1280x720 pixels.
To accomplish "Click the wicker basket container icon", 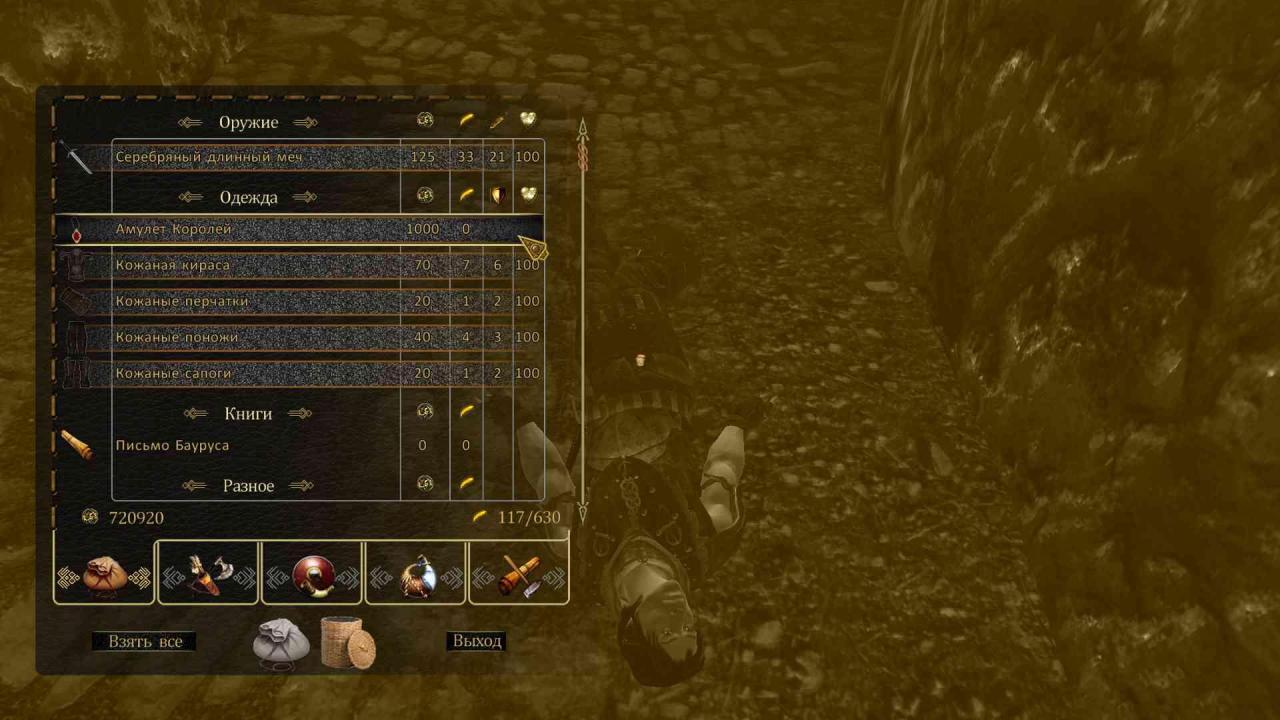I will [x=348, y=642].
